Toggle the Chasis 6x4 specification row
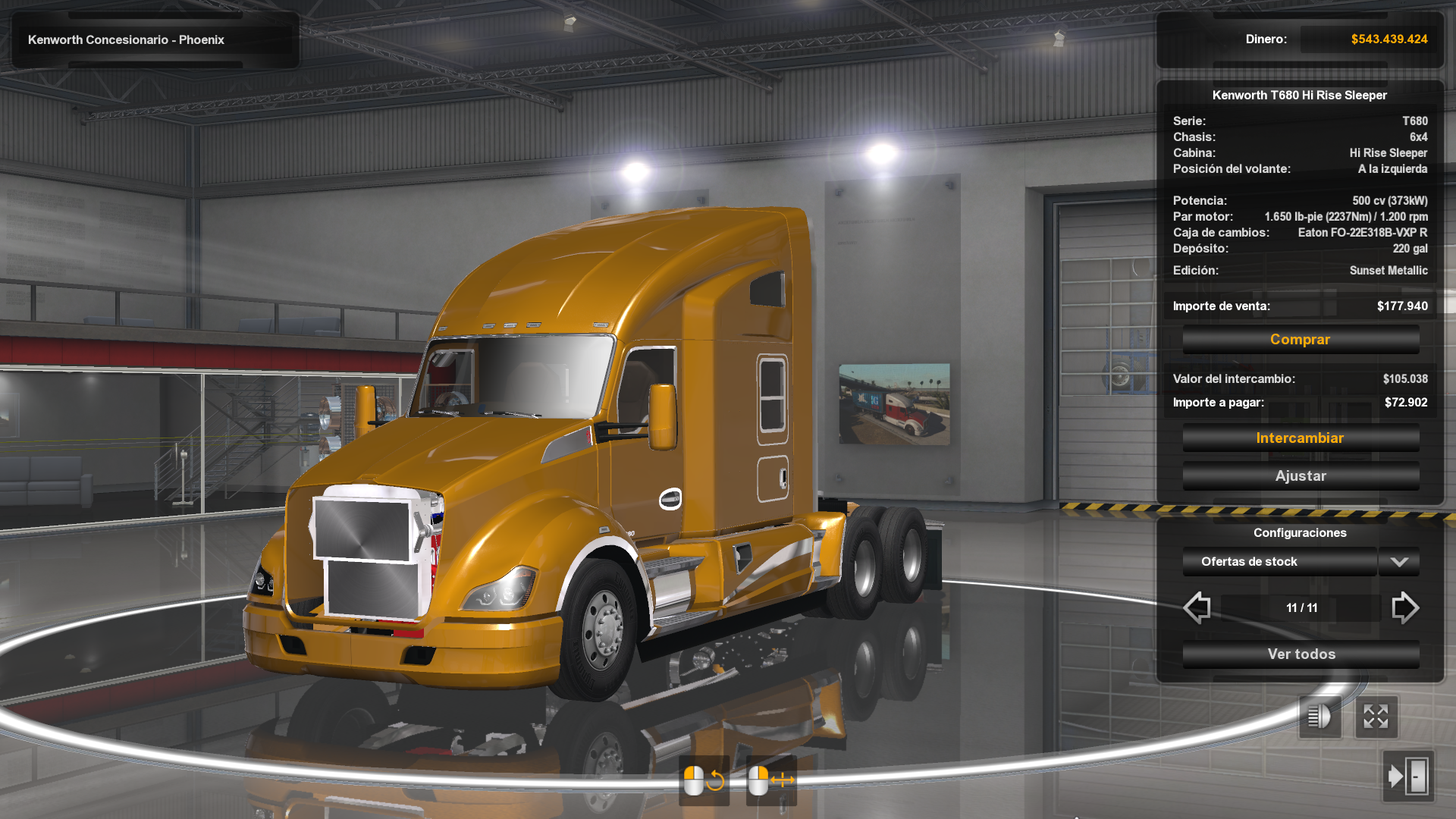This screenshot has width=1456, height=819. pyautogui.click(x=1300, y=137)
